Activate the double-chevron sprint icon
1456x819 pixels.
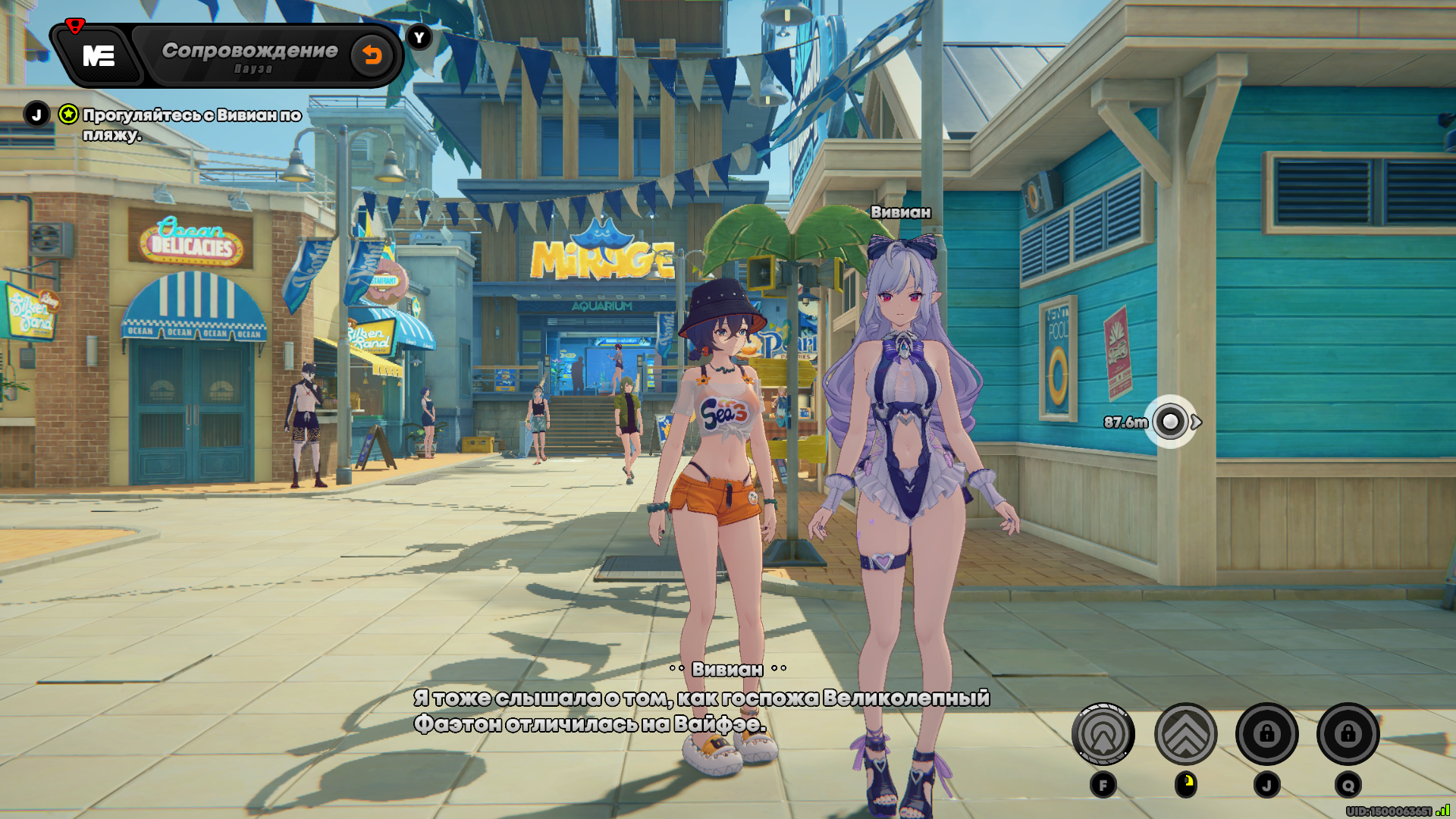click(x=1185, y=734)
